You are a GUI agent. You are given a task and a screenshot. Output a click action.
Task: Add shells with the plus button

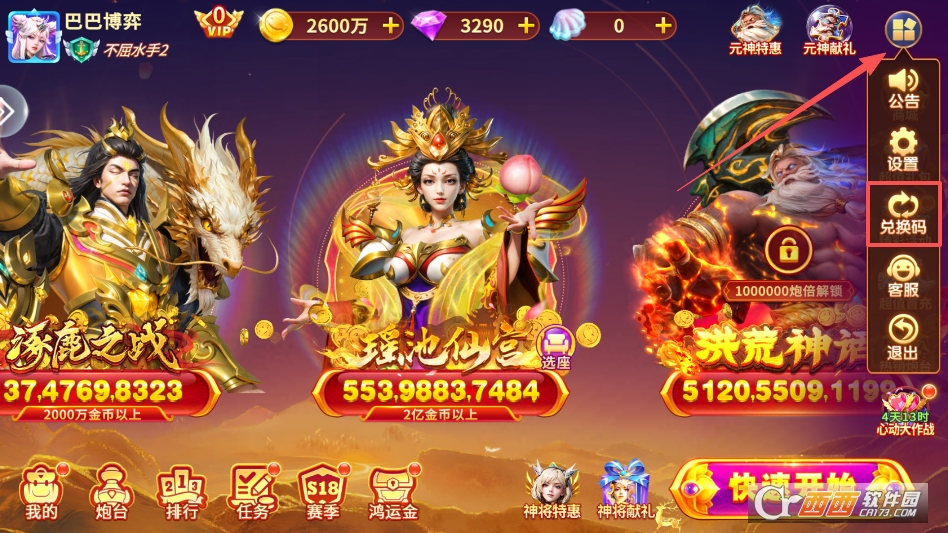tap(661, 26)
